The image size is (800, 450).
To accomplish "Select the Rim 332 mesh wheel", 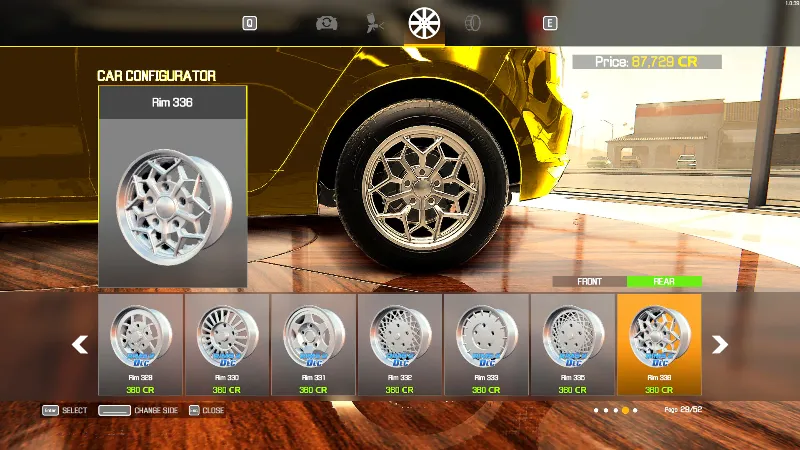I will (x=400, y=343).
